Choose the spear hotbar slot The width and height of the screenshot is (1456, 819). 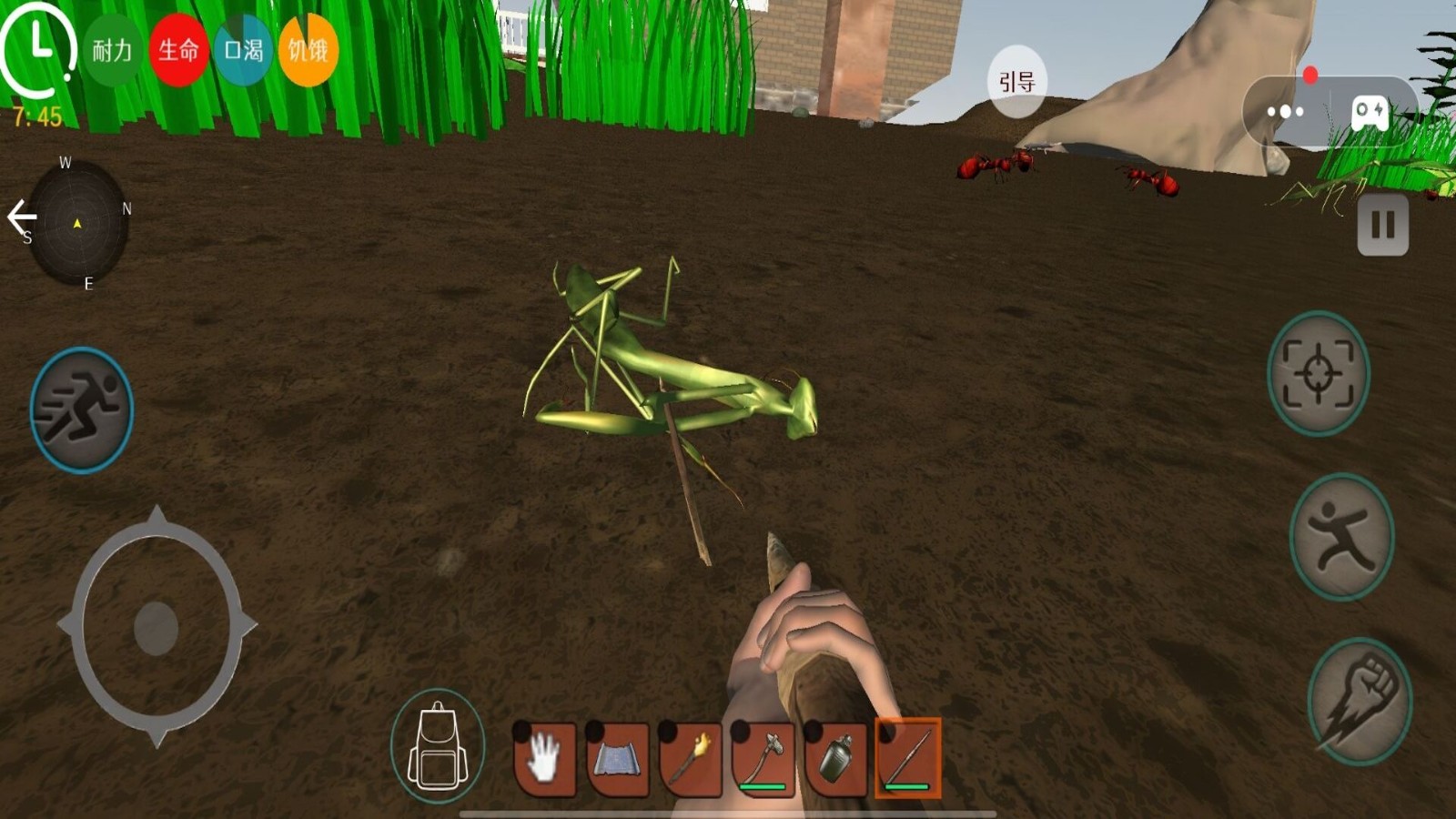coord(908,759)
